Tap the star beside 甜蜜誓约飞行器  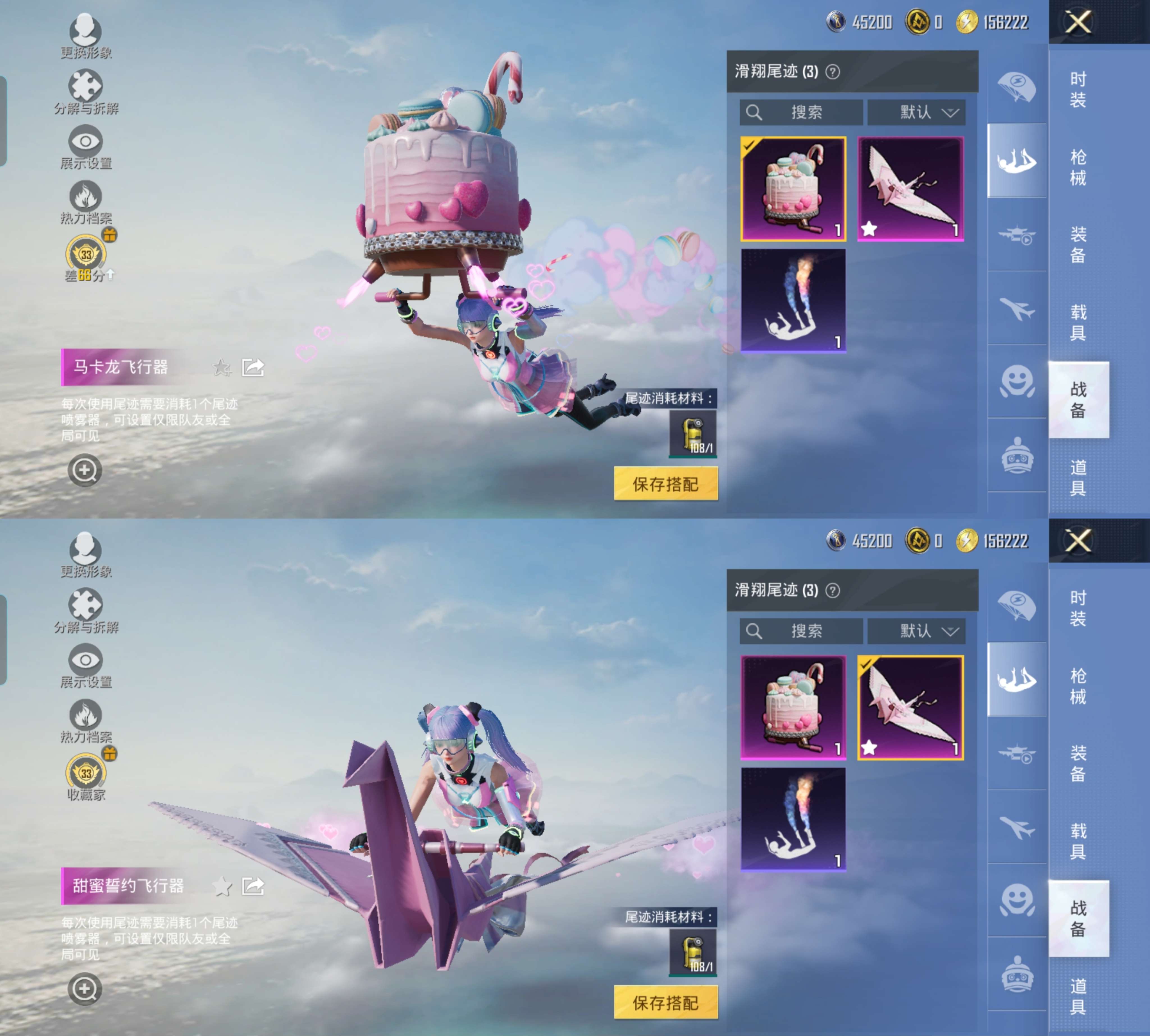[222, 886]
